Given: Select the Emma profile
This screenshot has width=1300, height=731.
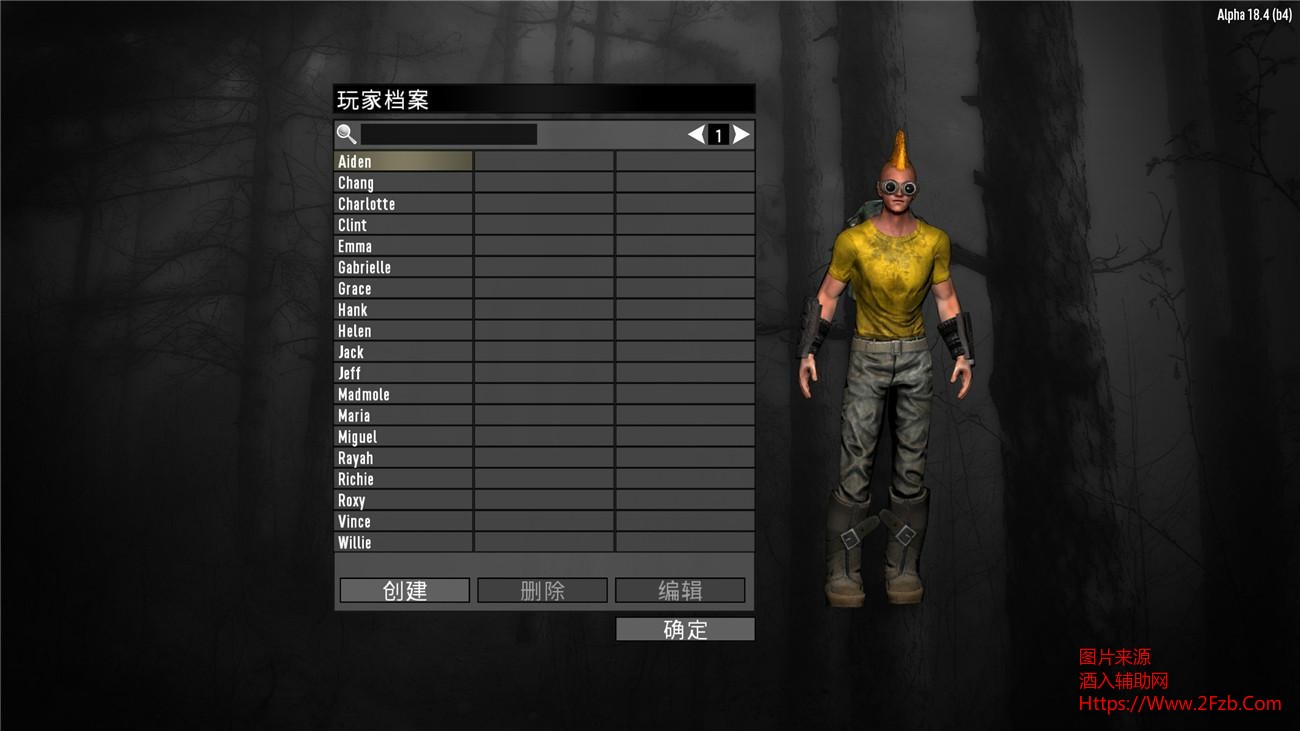Looking at the screenshot, I should pyautogui.click(x=403, y=246).
